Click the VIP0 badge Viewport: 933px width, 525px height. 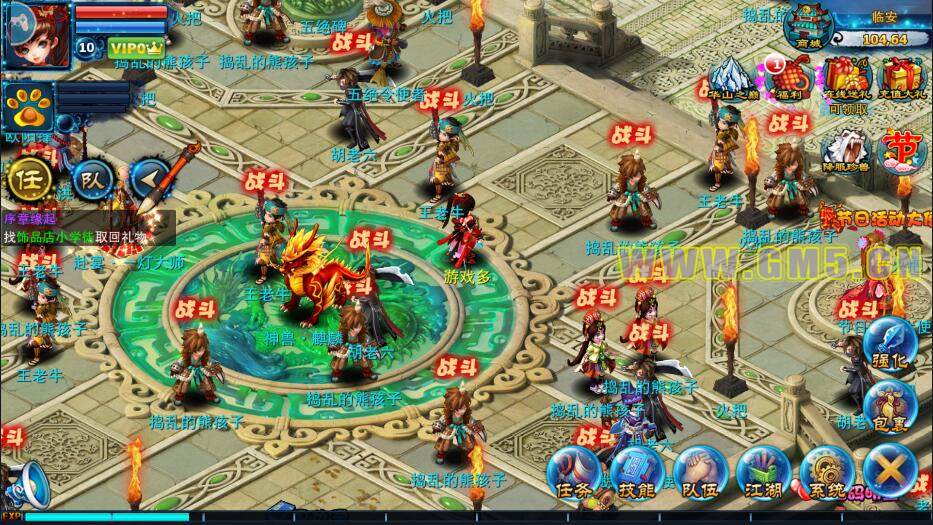(x=135, y=47)
